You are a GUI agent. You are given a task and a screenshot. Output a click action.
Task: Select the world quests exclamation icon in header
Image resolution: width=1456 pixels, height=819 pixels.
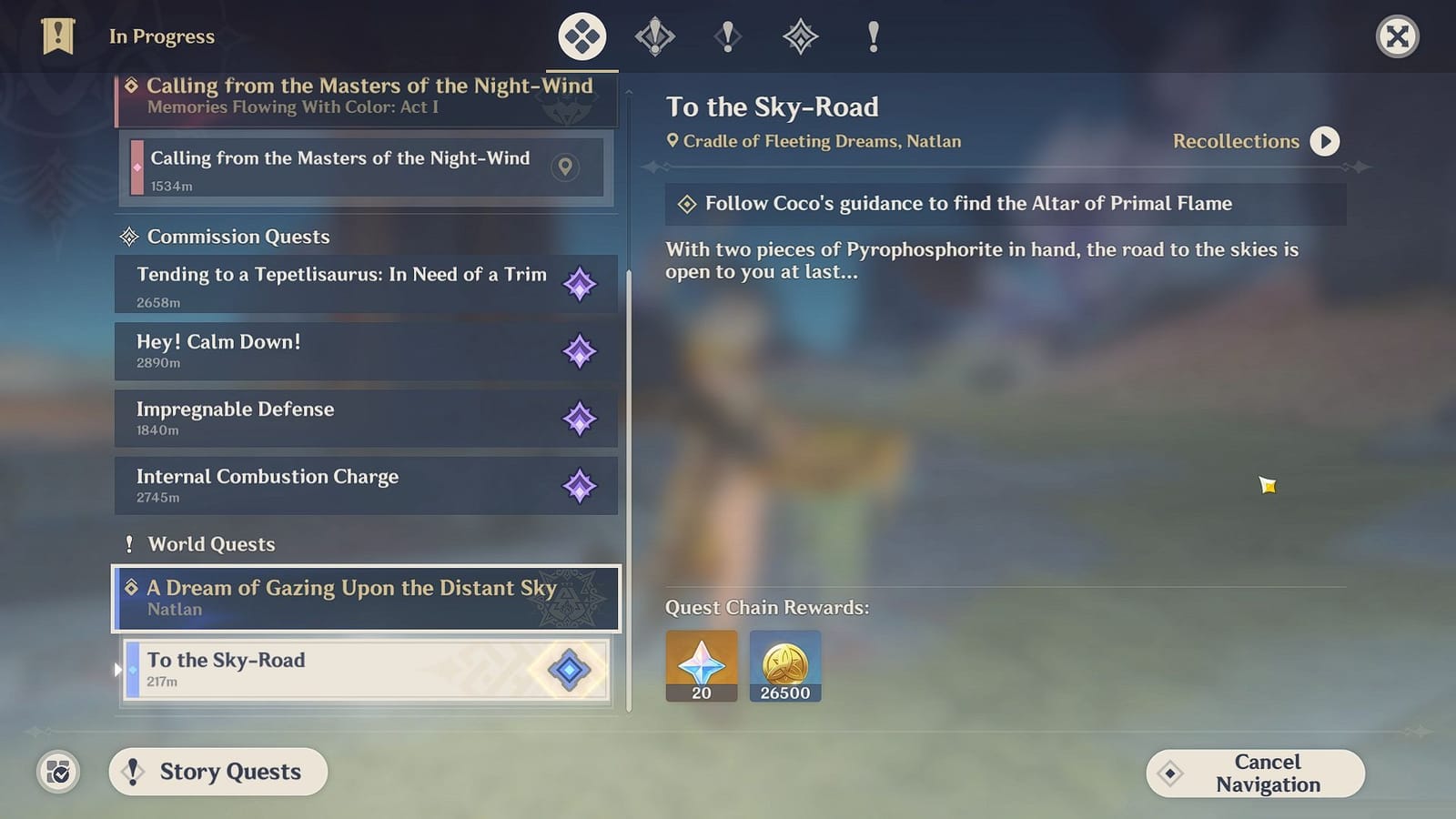874,36
